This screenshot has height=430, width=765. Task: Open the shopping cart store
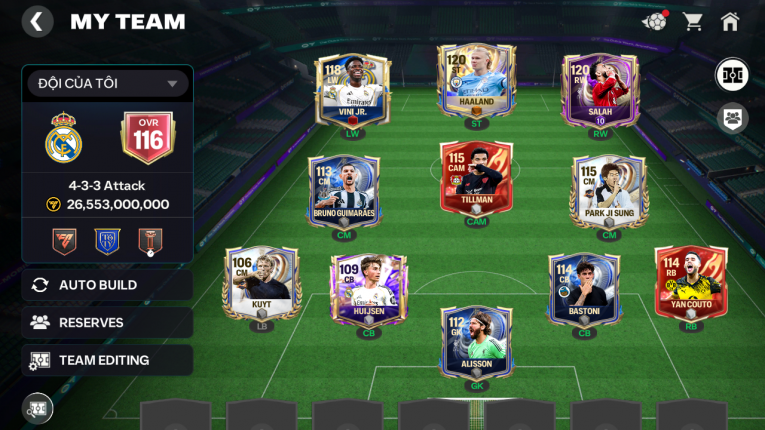click(692, 21)
